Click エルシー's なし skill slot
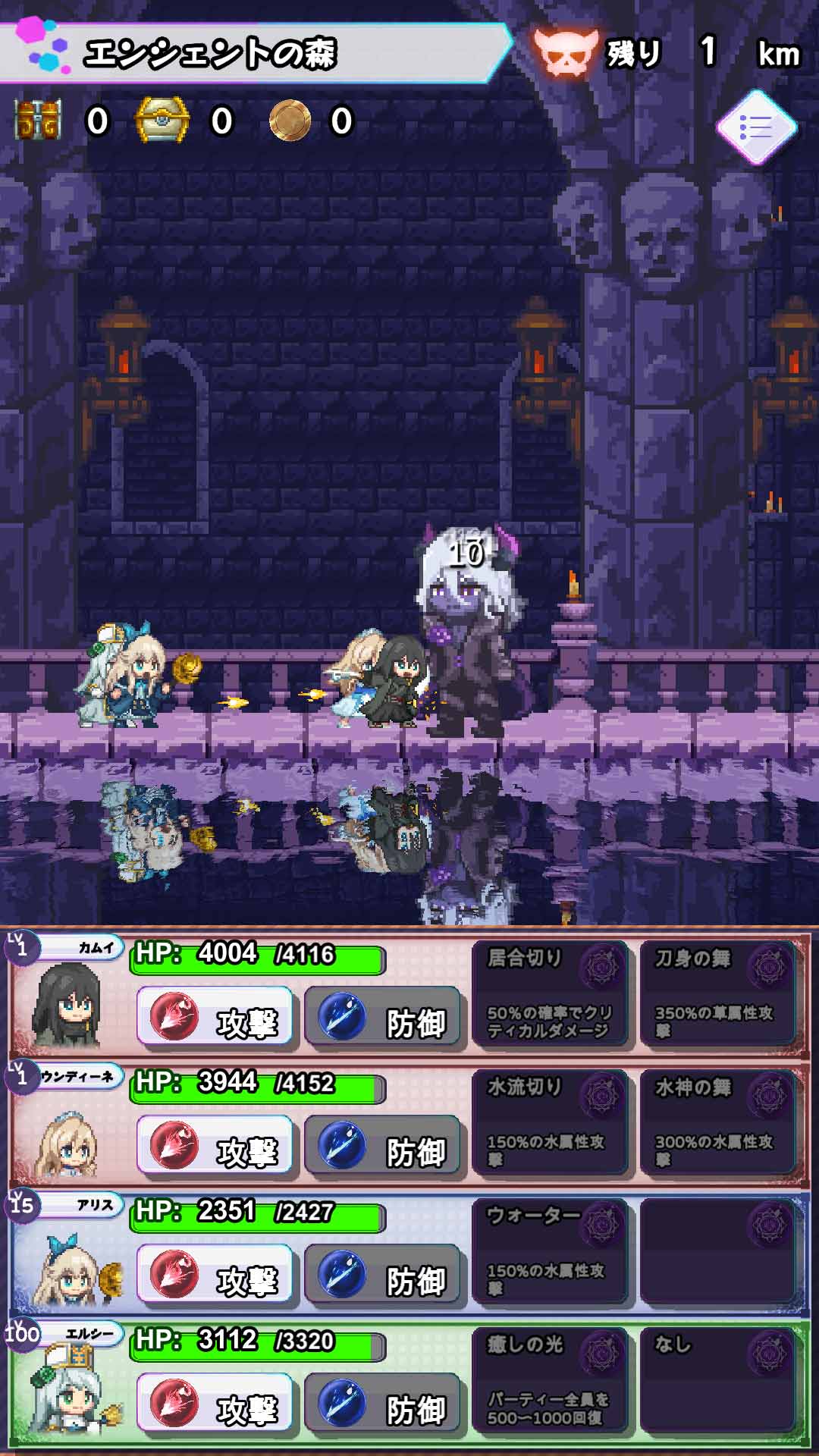Screen dimensions: 819x1456 pos(717,1380)
